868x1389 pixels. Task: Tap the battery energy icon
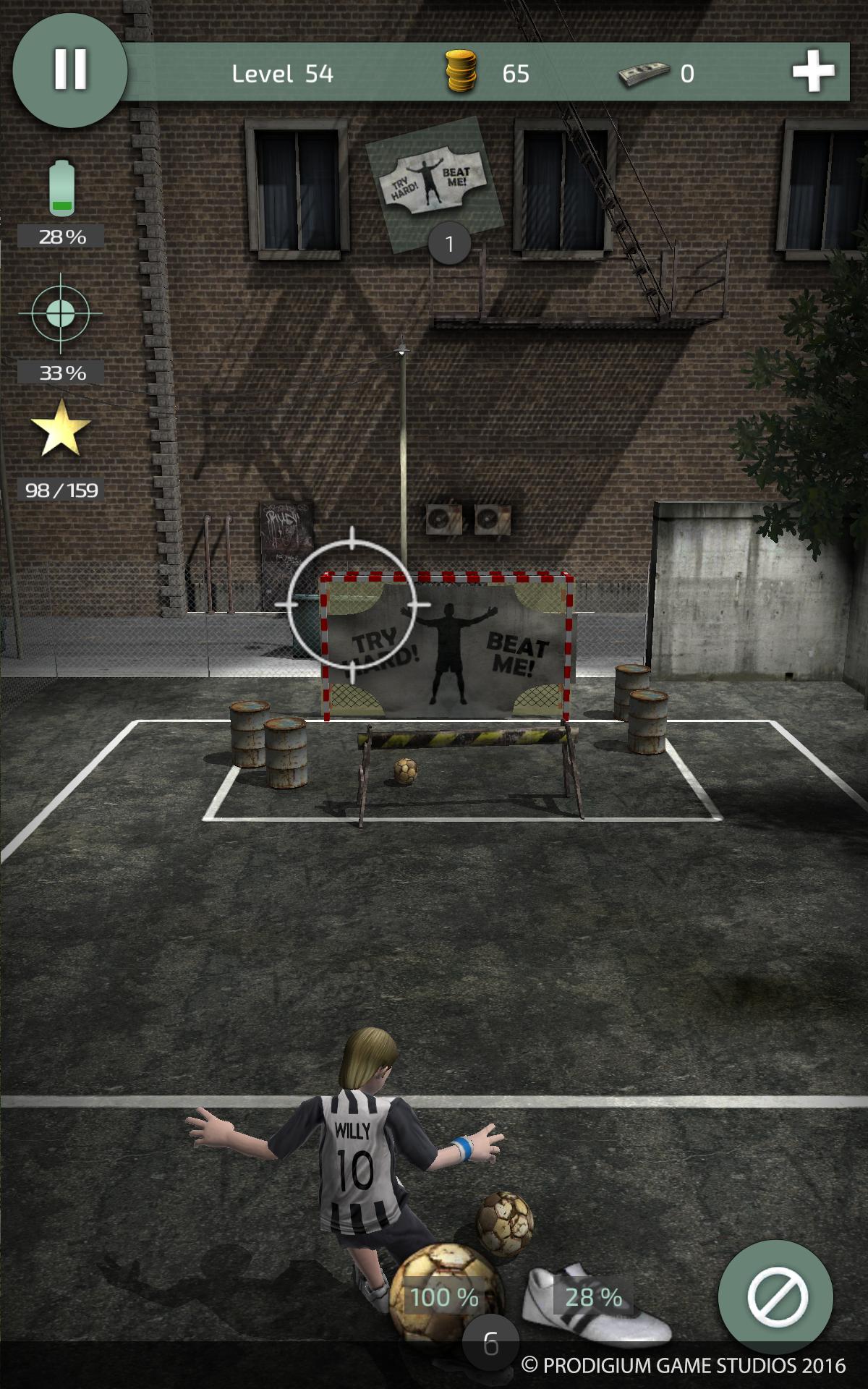(61, 188)
